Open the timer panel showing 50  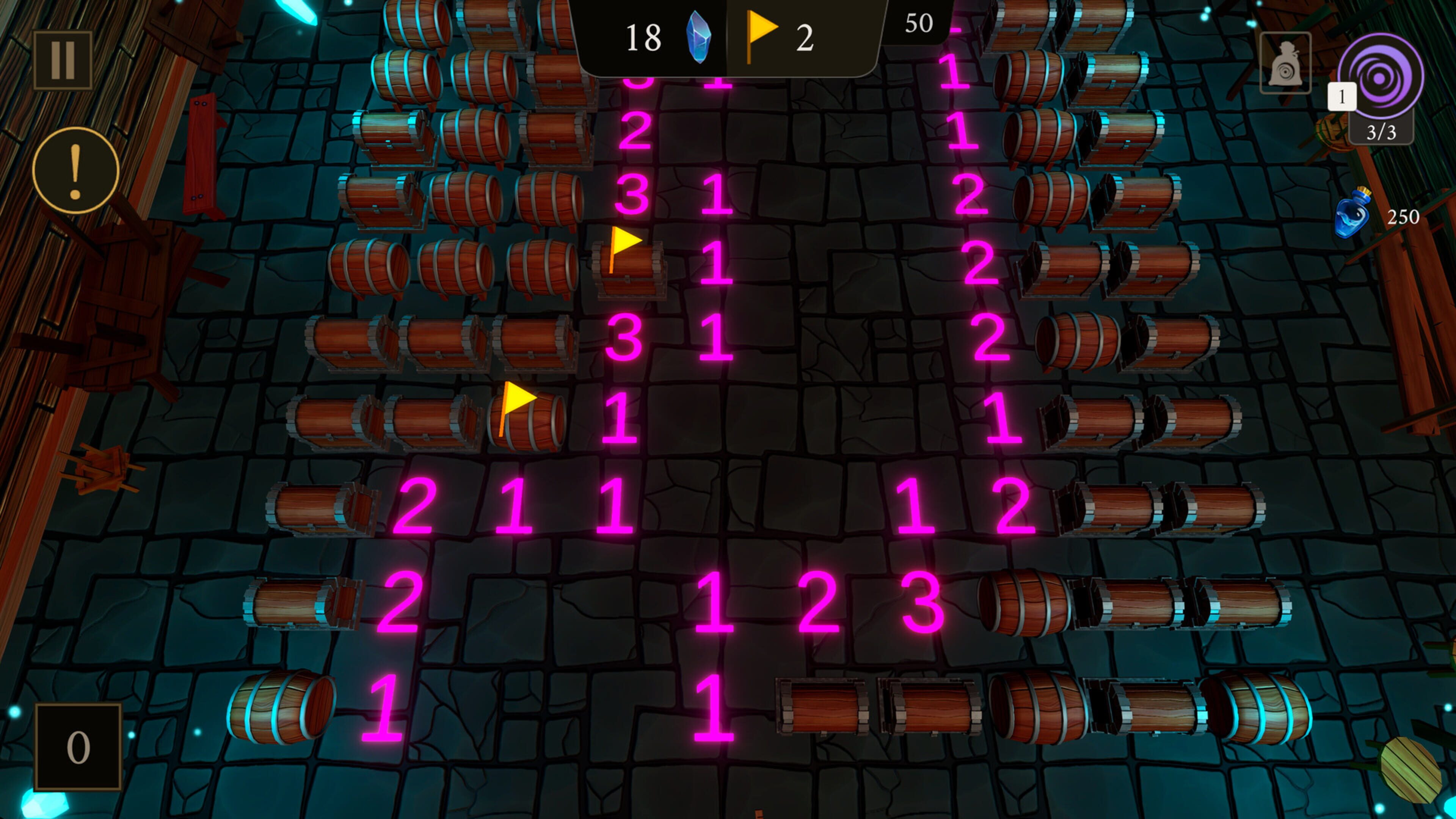919,24
